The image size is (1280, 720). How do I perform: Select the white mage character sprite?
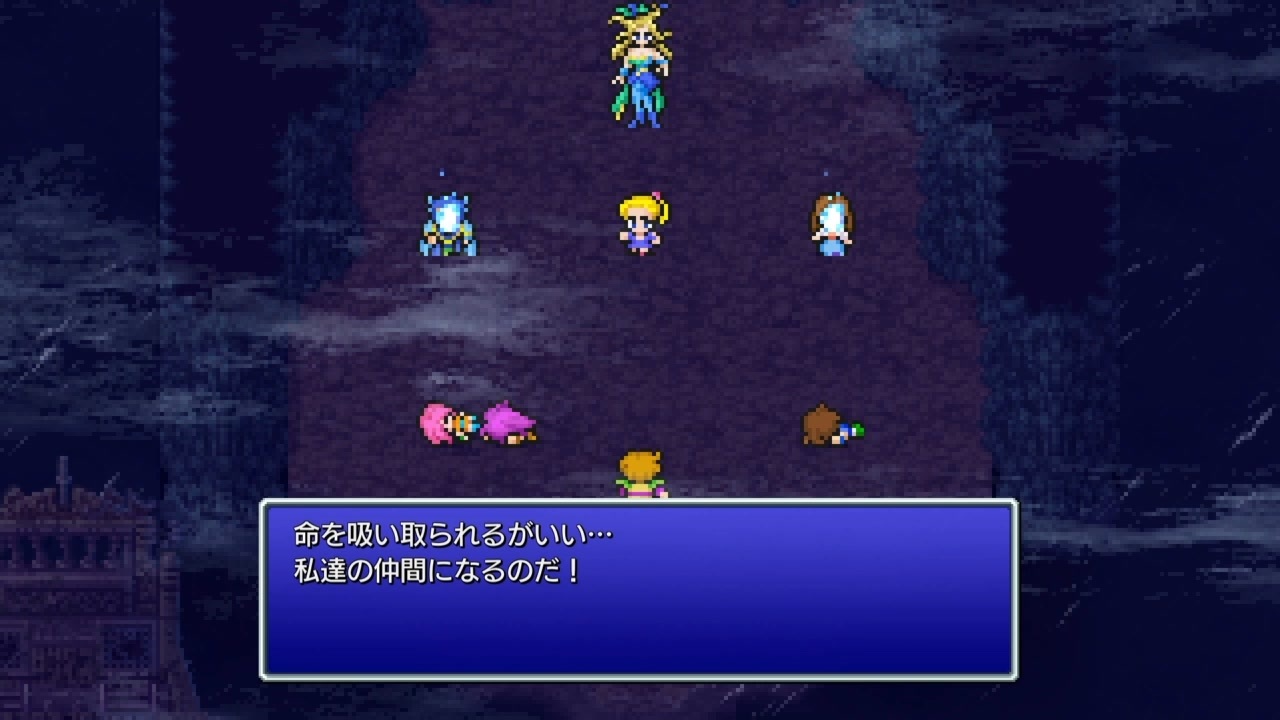click(x=830, y=225)
